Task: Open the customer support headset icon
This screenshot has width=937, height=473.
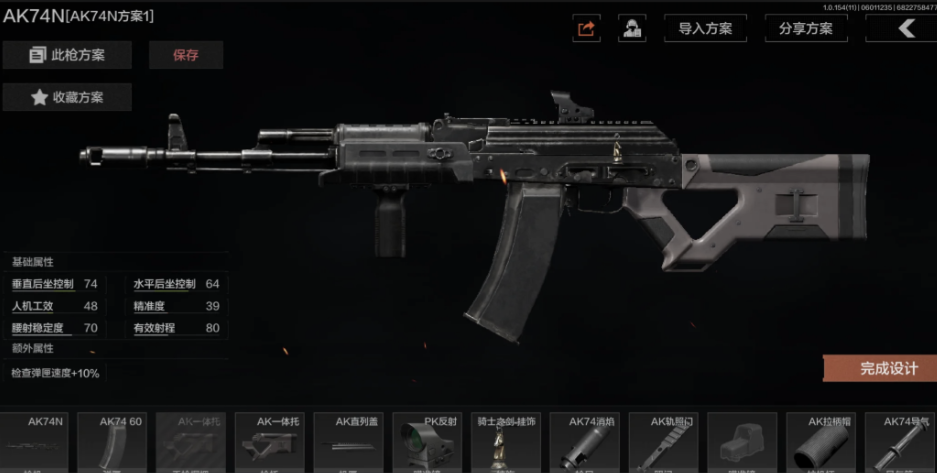Action: (632, 29)
